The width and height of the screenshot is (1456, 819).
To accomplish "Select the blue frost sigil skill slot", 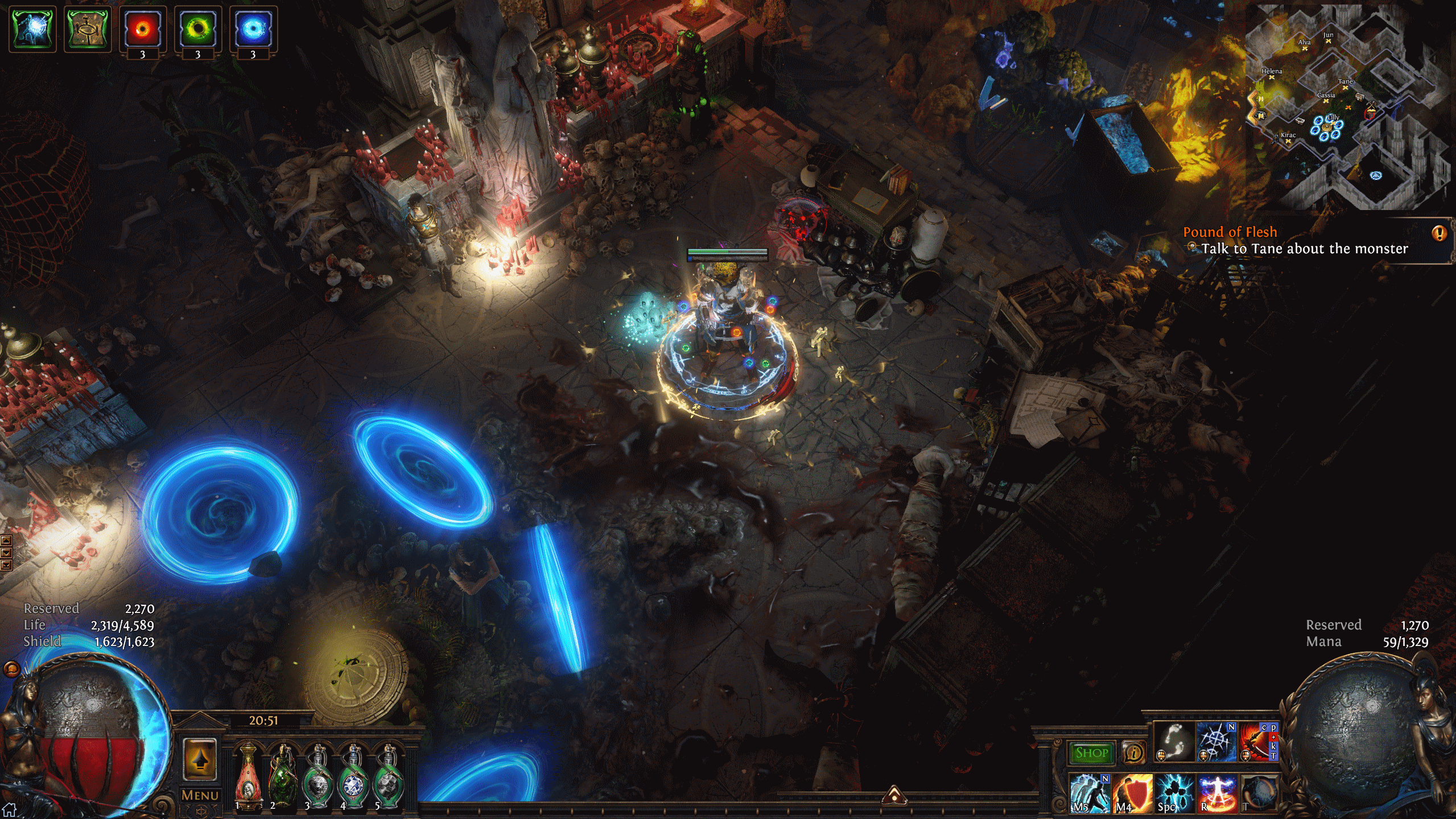I will (1216, 742).
